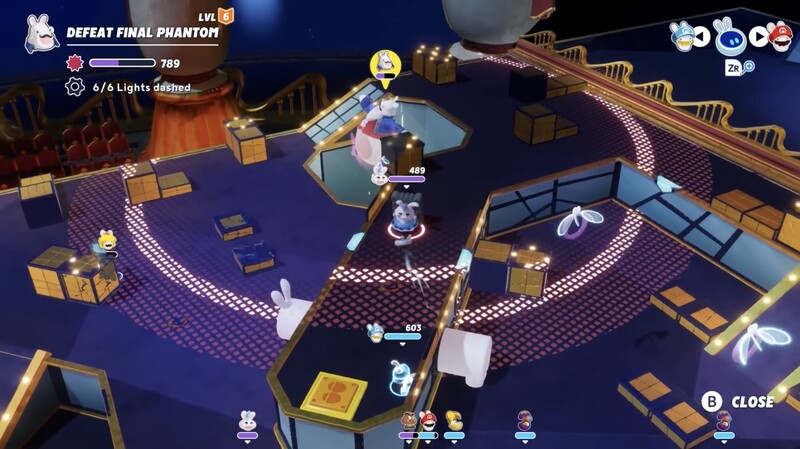Cycle to the previous hero with left arrow
This screenshot has height=449, width=800.
tap(702, 38)
